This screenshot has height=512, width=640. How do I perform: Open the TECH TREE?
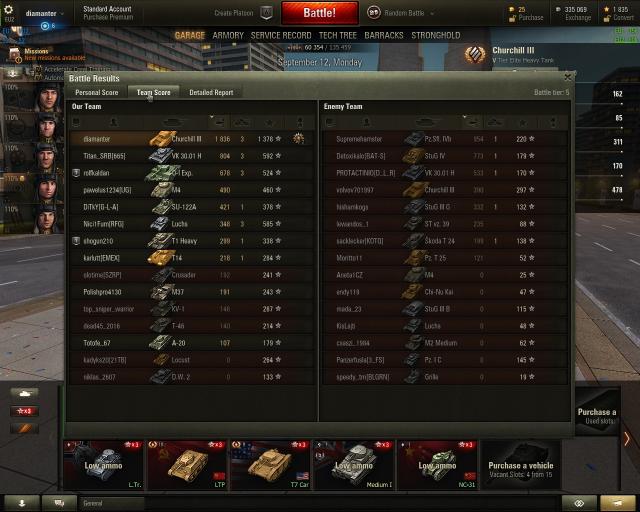click(x=338, y=35)
